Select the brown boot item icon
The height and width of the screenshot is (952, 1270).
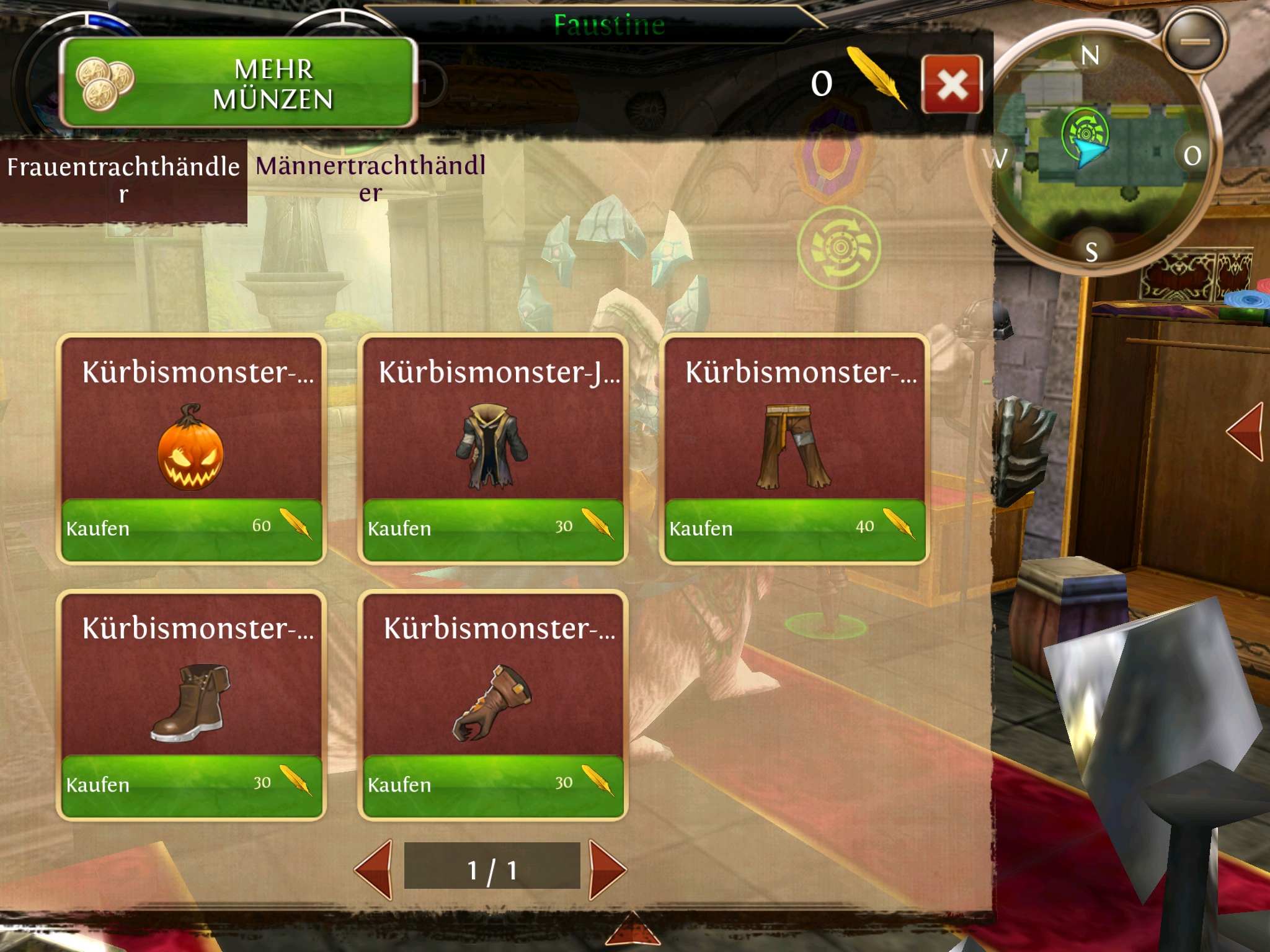[x=191, y=703]
